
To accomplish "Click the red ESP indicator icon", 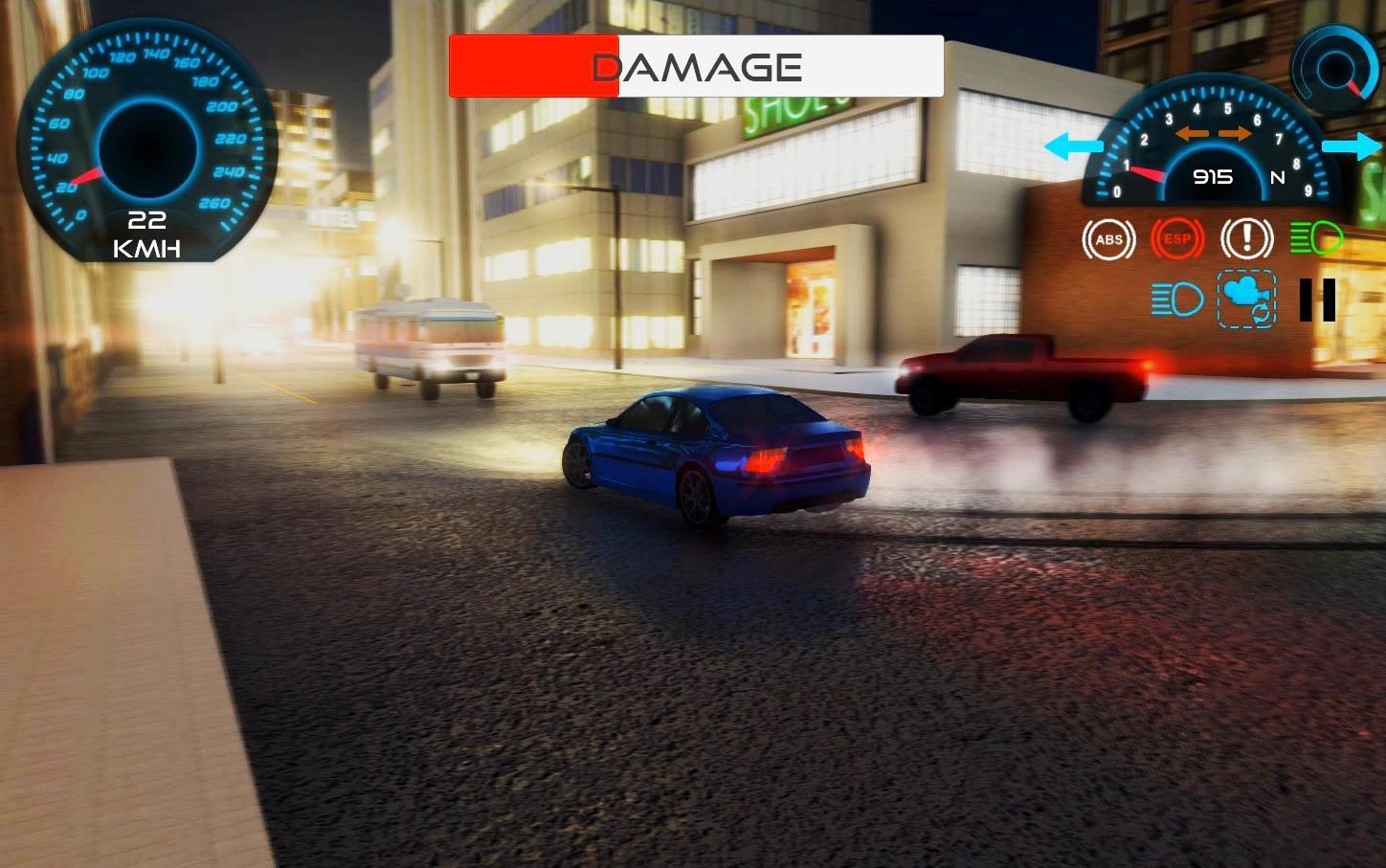I will point(1177,239).
